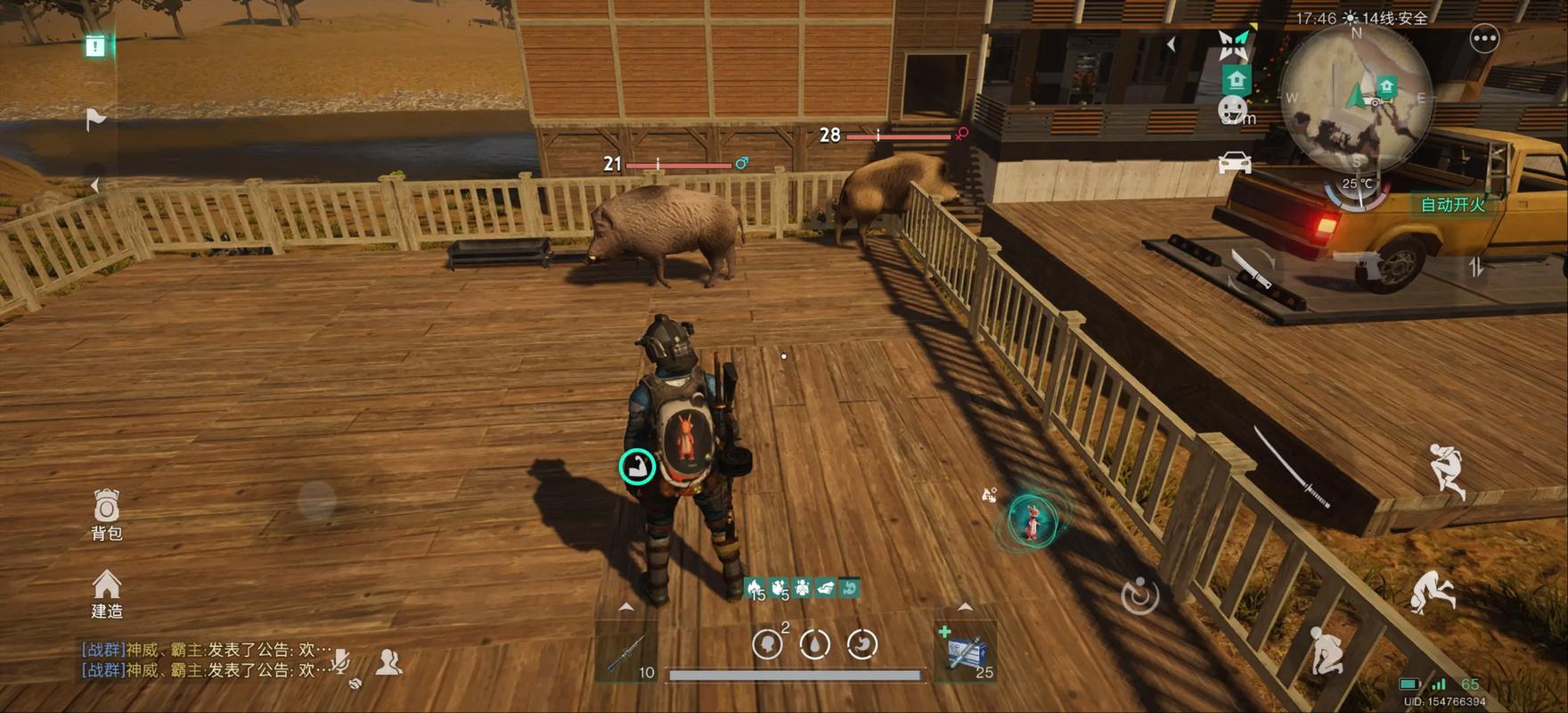1568x713 pixels.
Task: Select the syringe item slot showing 10
Action: click(x=628, y=655)
